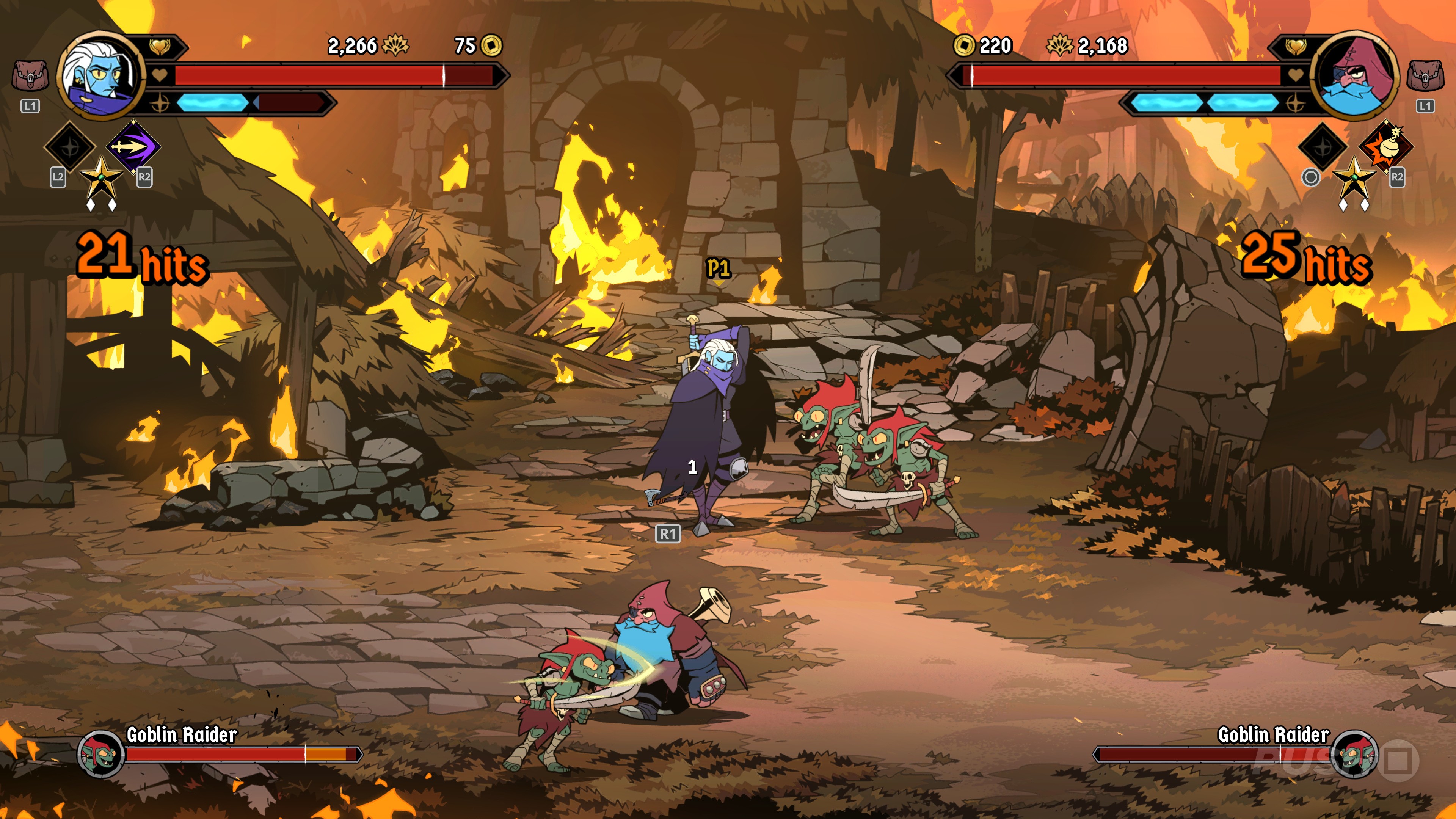Viewport: 1456px width, 819px height.
Task: Activate the purple dagger dash ability
Action: [133, 146]
